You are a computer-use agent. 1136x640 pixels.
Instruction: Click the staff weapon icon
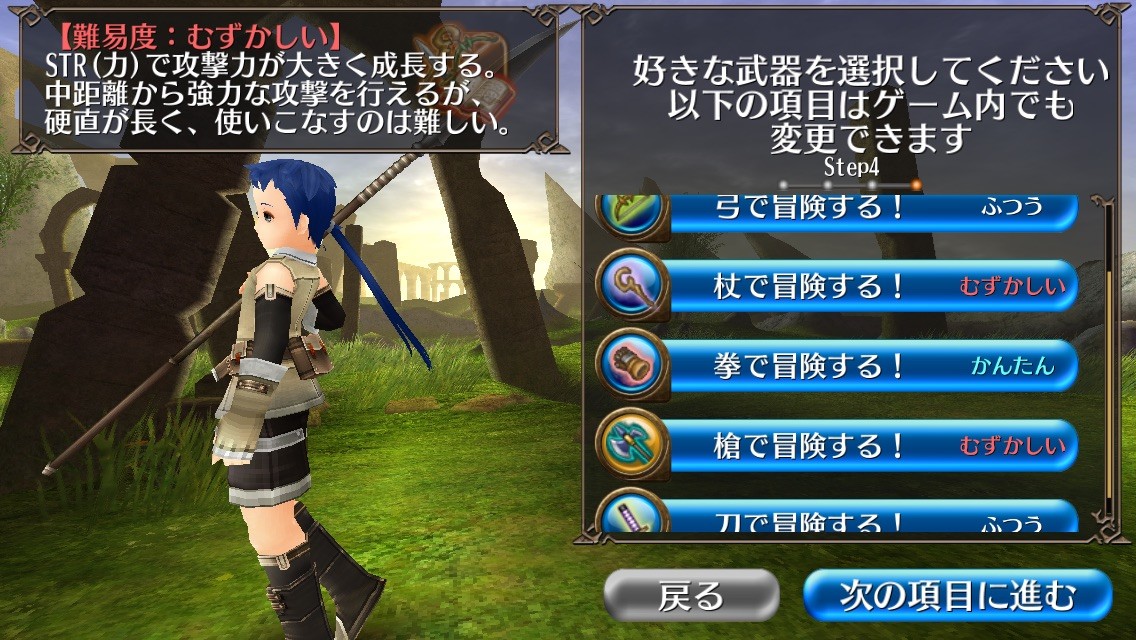(632, 286)
